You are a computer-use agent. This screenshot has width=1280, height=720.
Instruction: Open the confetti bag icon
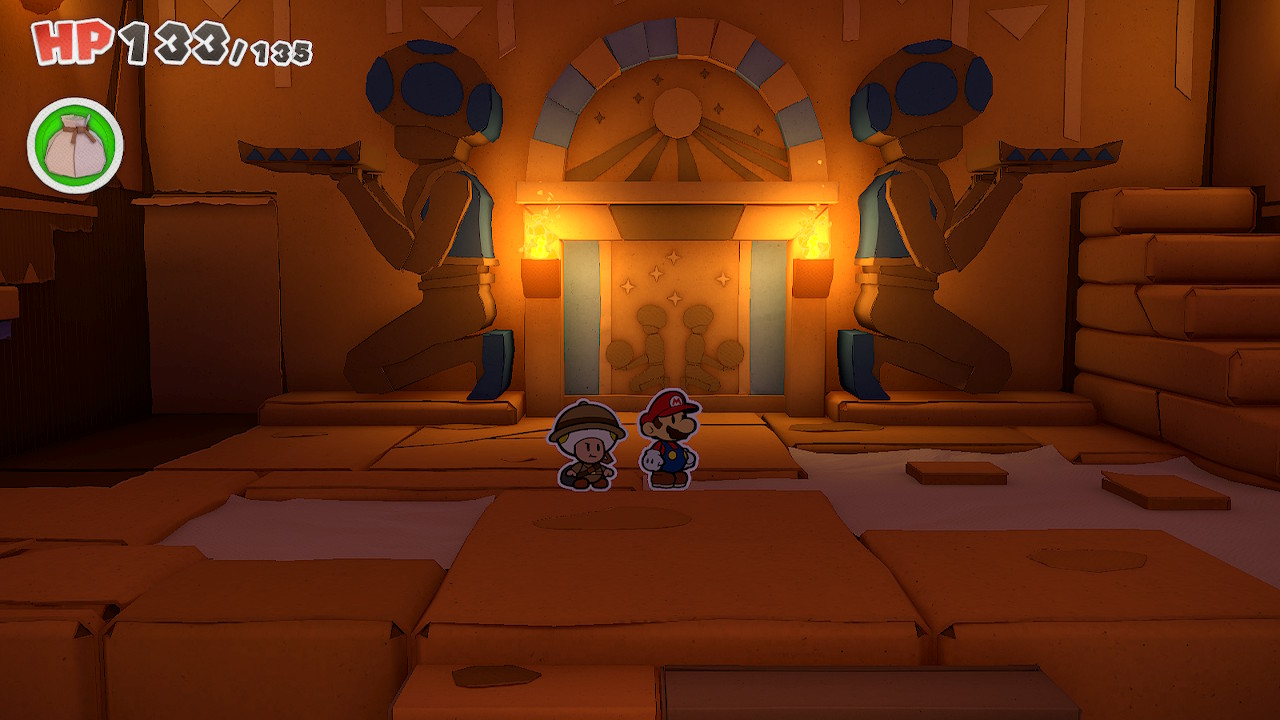[x=75, y=145]
